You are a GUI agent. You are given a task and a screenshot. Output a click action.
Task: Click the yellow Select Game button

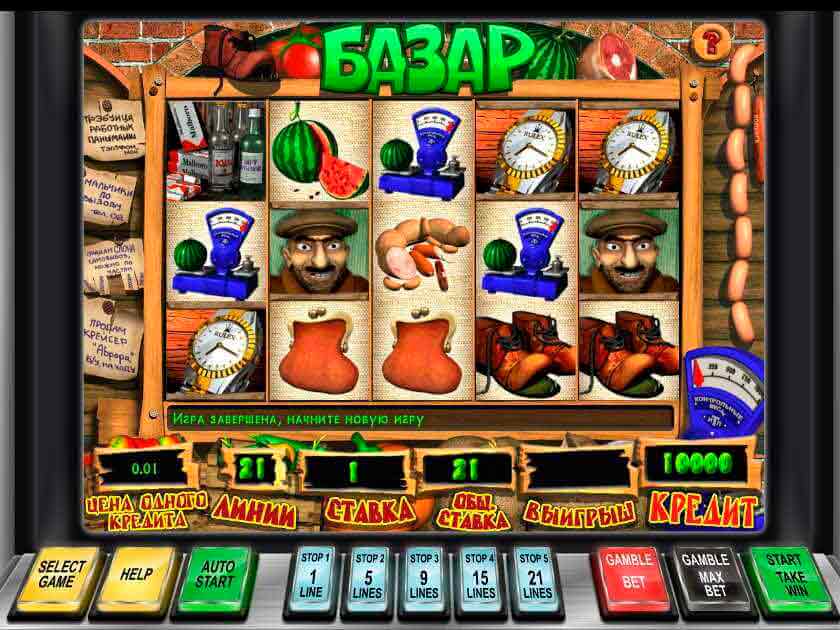pos(63,576)
